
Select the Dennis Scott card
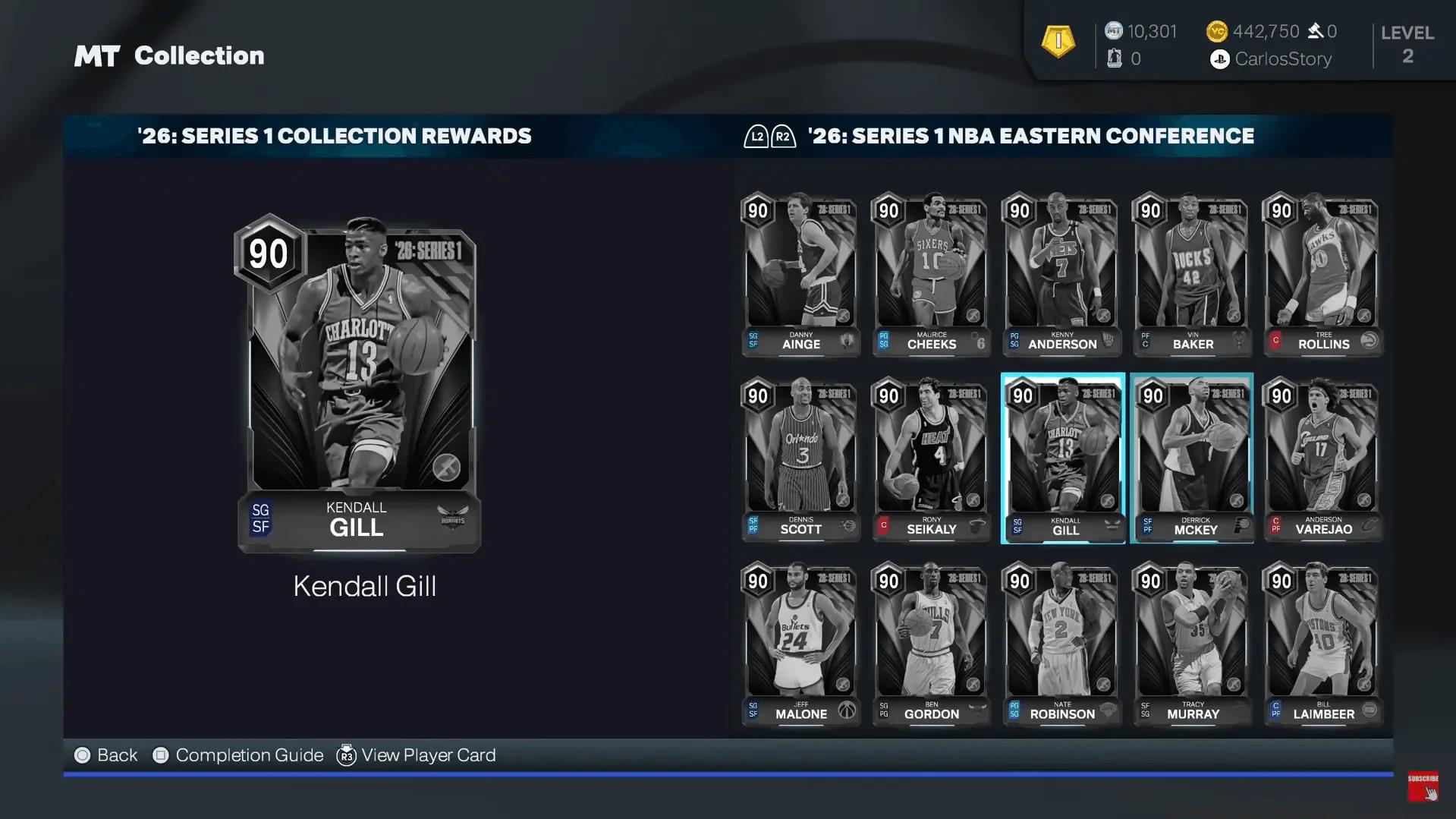[800, 459]
